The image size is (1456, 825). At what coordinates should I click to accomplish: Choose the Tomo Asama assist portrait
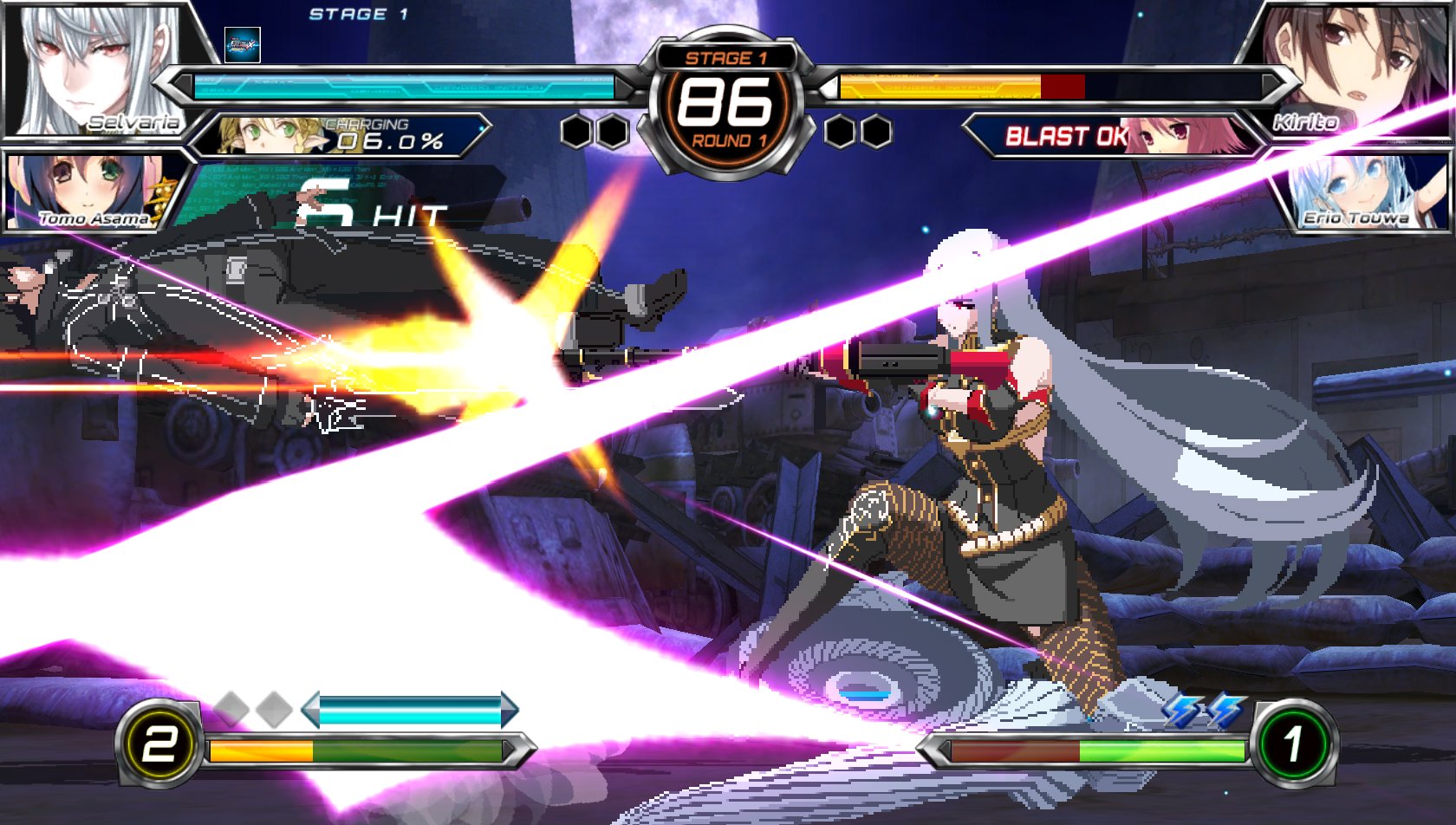point(87,192)
